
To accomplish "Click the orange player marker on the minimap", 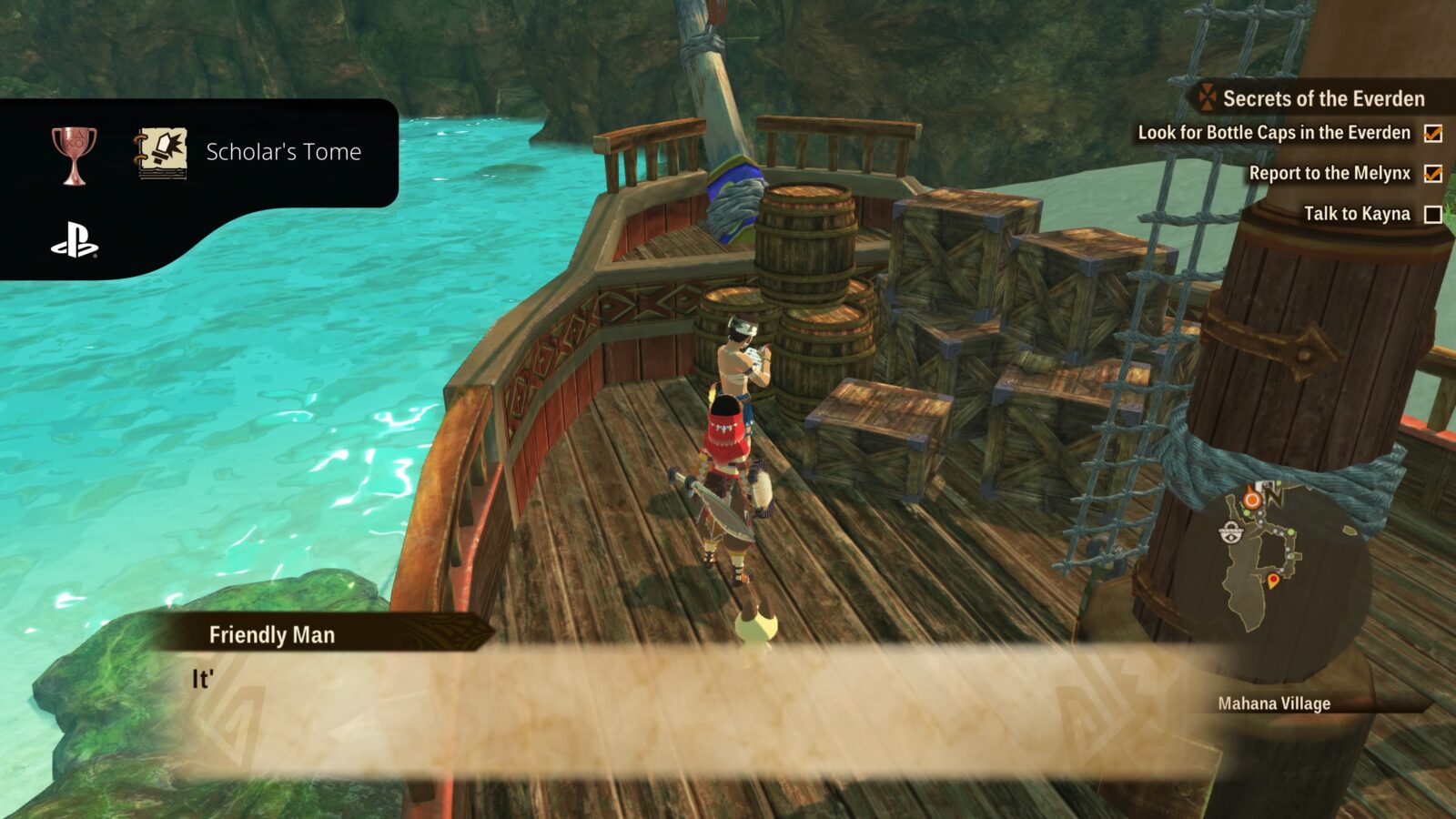I will (x=1251, y=499).
